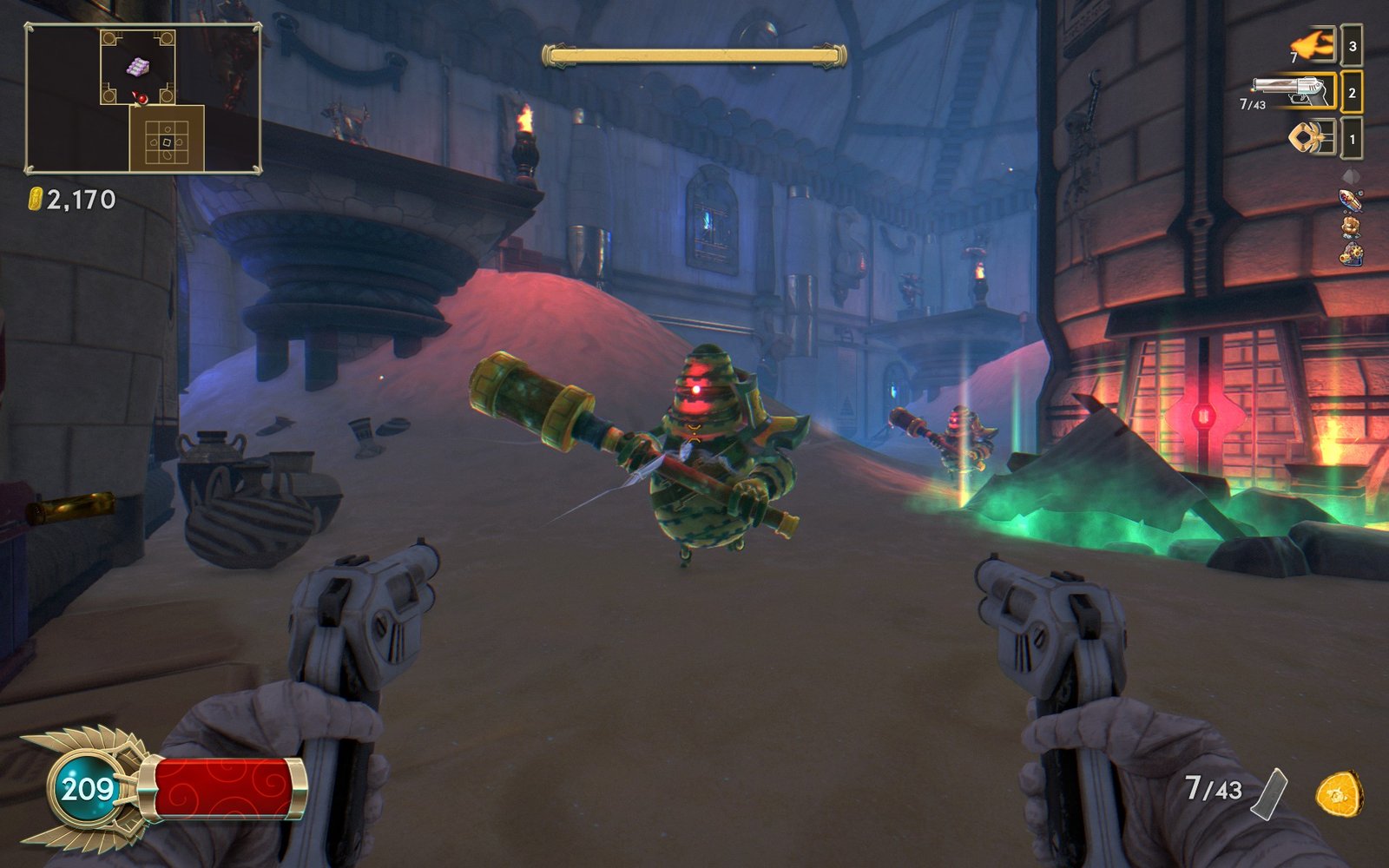Open the dungeon minimap

[143, 99]
